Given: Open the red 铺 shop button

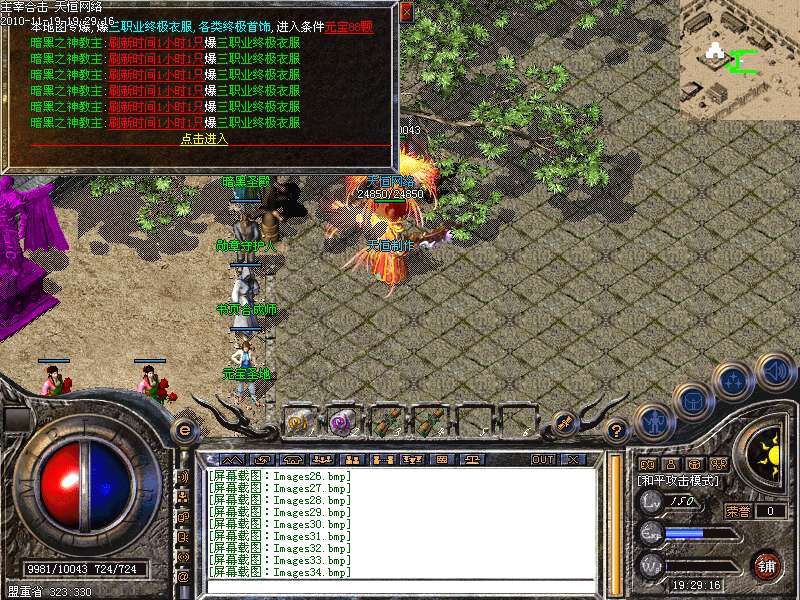Looking at the screenshot, I should coord(766,566).
